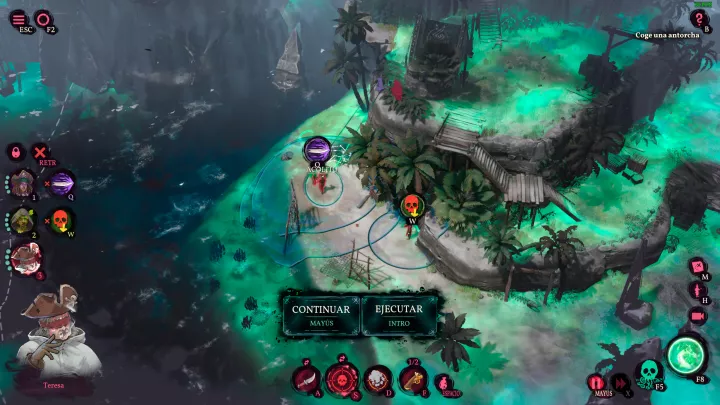
Task: Select the flintlock pistol ability
Action: click(x=412, y=380)
